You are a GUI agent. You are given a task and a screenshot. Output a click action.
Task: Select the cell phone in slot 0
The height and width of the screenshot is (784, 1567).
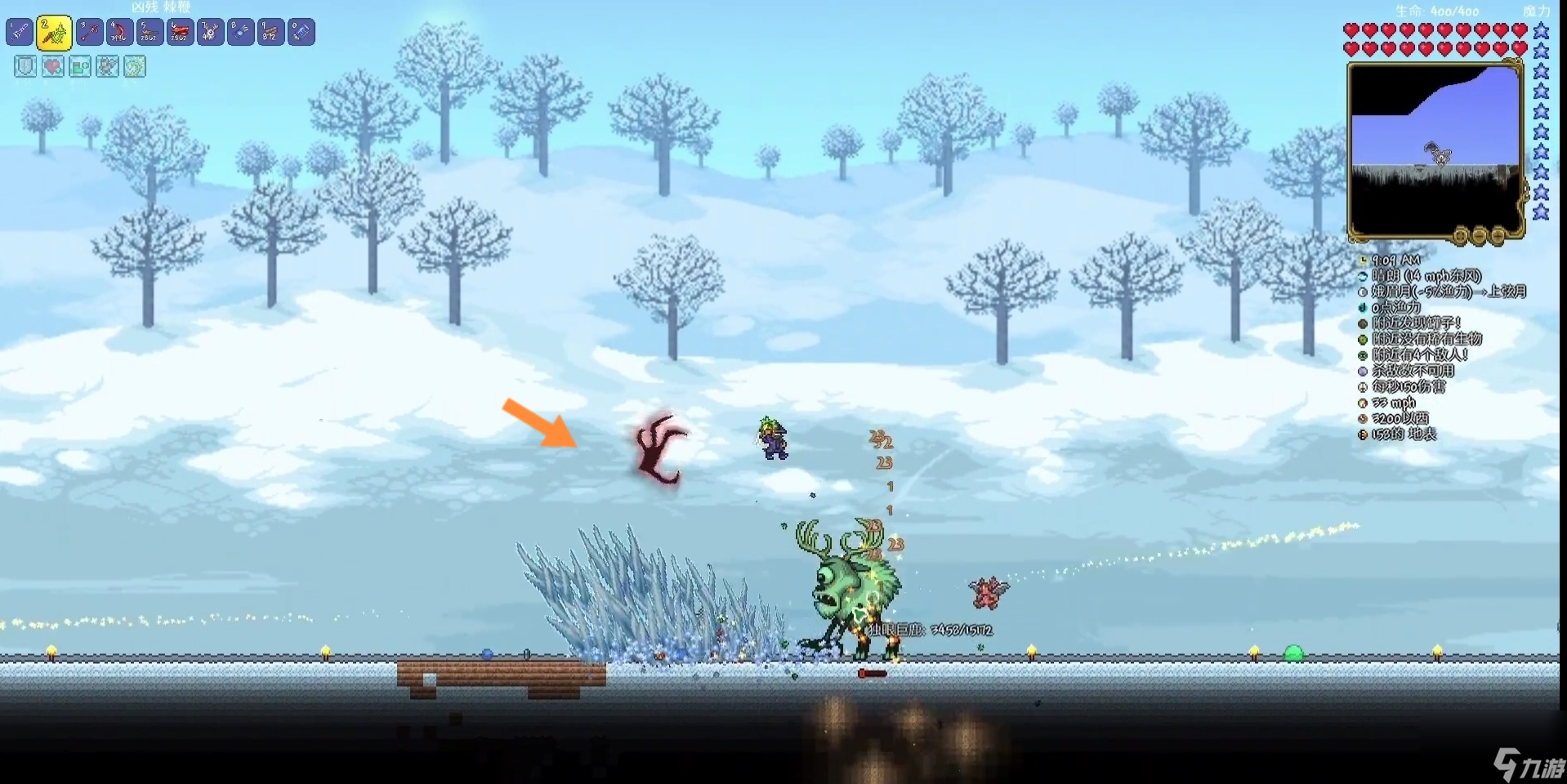click(x=301, y=32)
